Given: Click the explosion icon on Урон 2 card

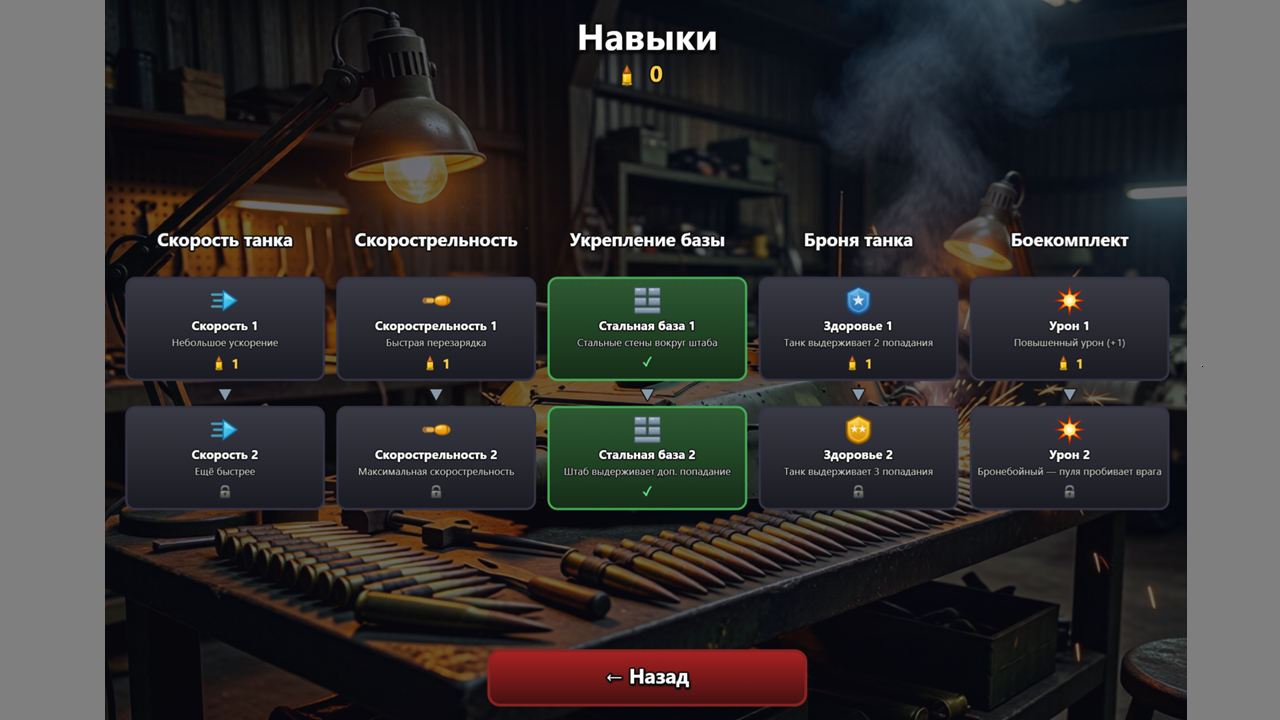Looking at the screenshot, I should point(1069,428).
